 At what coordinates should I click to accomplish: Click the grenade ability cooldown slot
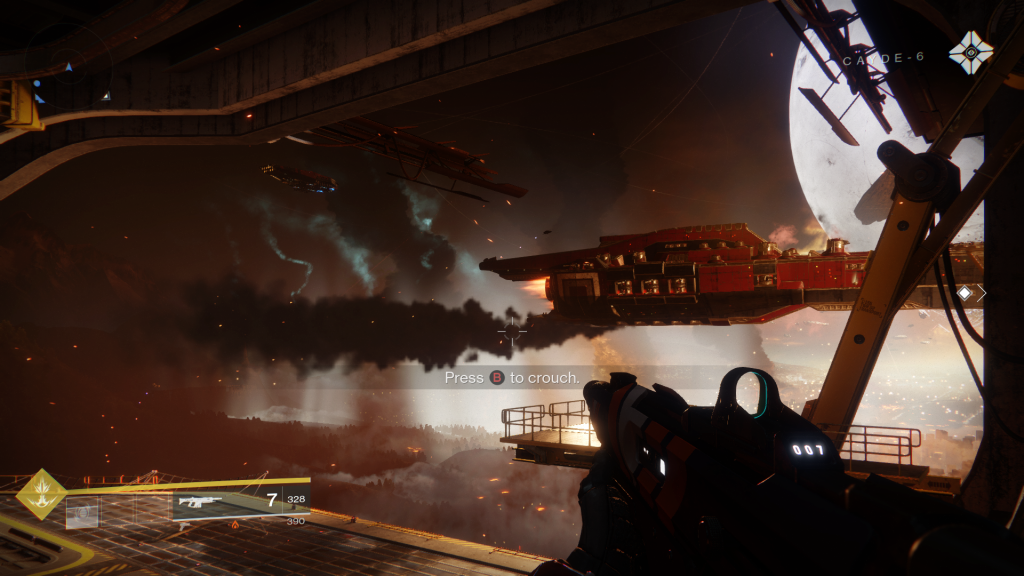pos(82,513)
